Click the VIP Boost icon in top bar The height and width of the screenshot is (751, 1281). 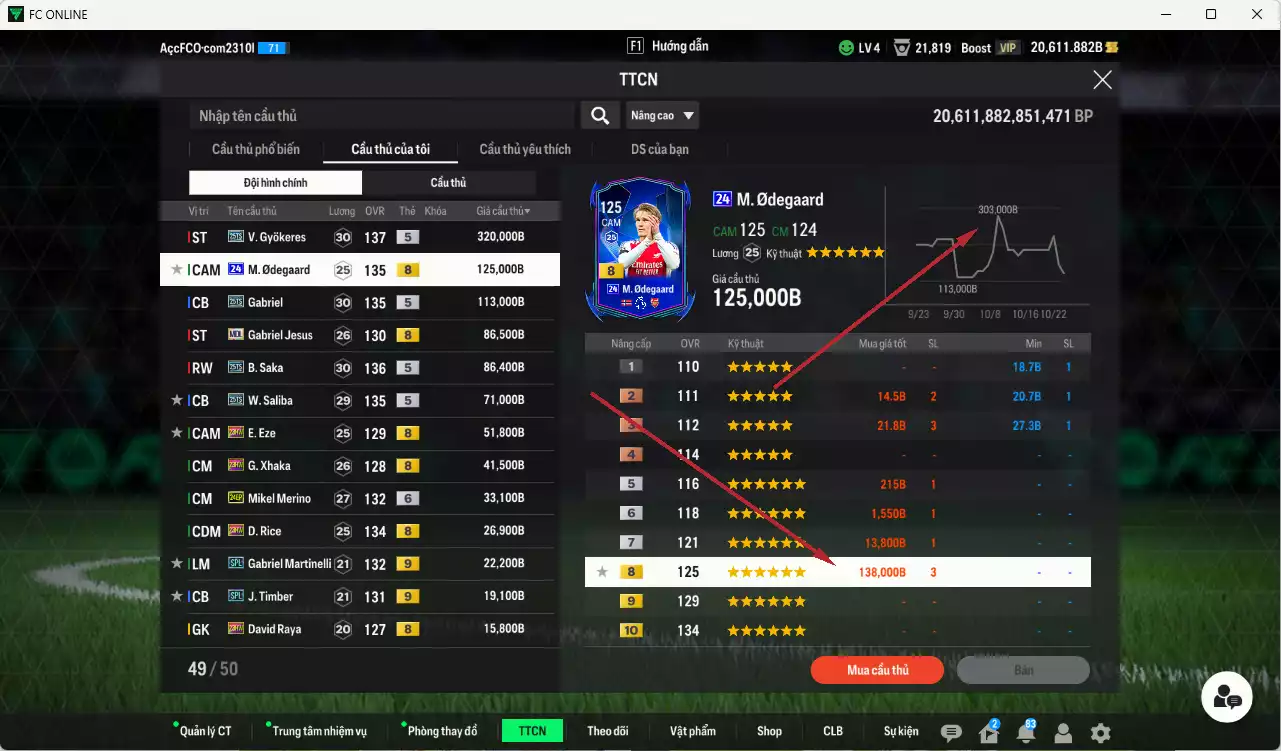pos(1007,46)
